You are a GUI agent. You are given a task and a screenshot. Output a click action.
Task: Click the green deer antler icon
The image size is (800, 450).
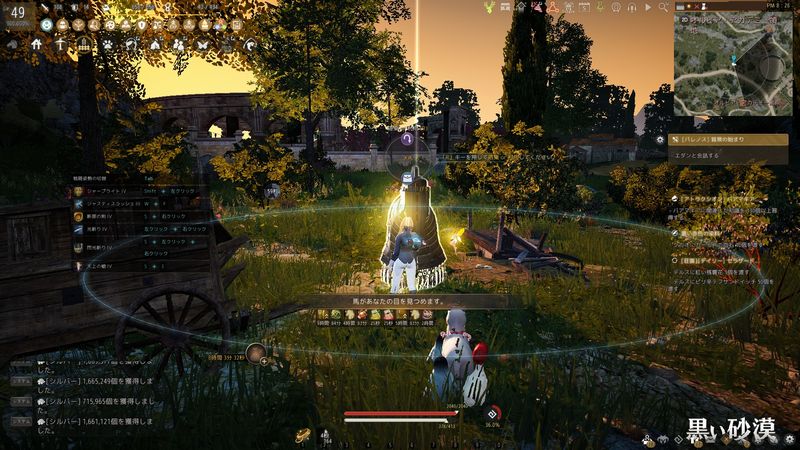point(489,7)
